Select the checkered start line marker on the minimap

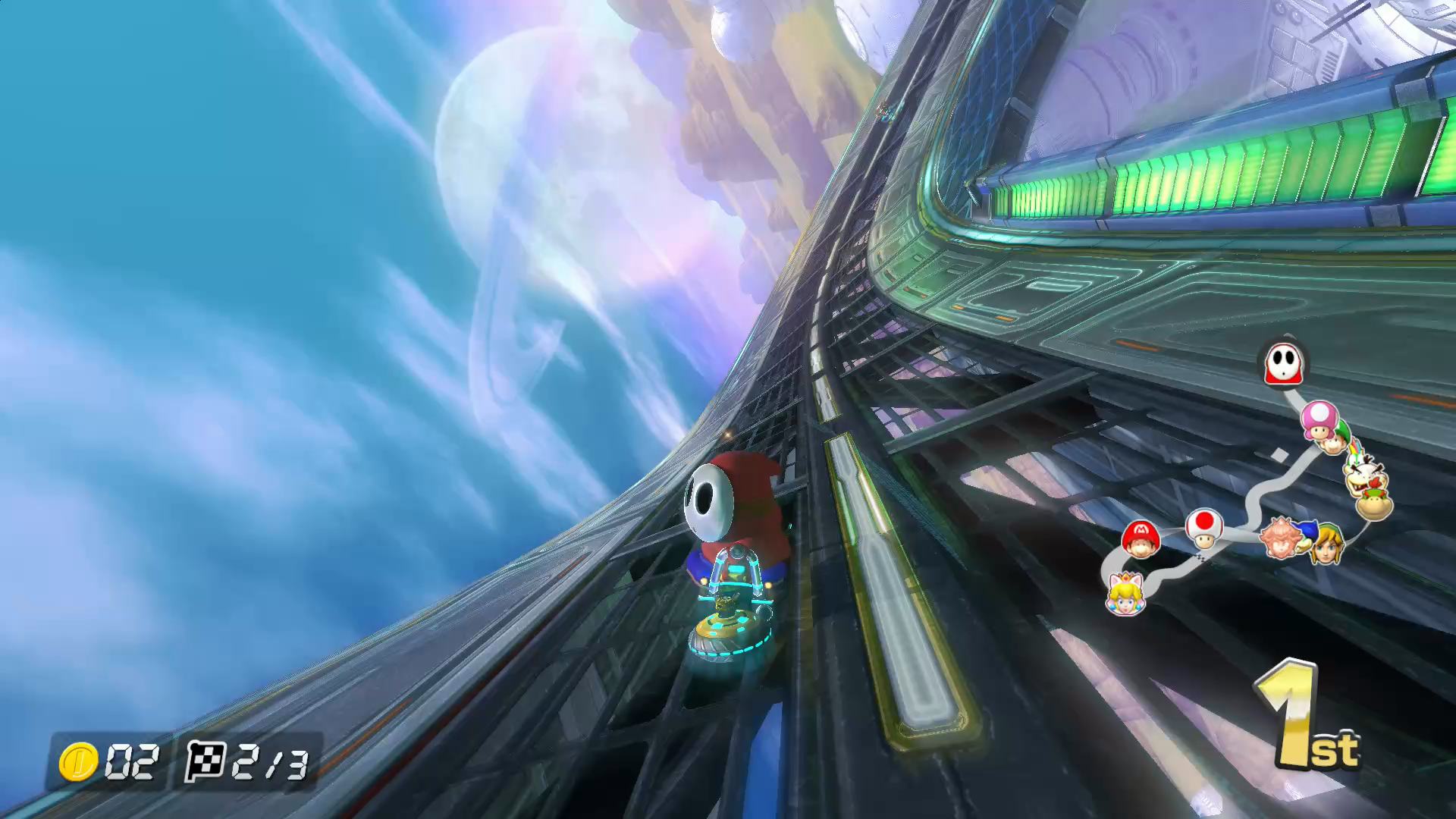point(1198,557)
